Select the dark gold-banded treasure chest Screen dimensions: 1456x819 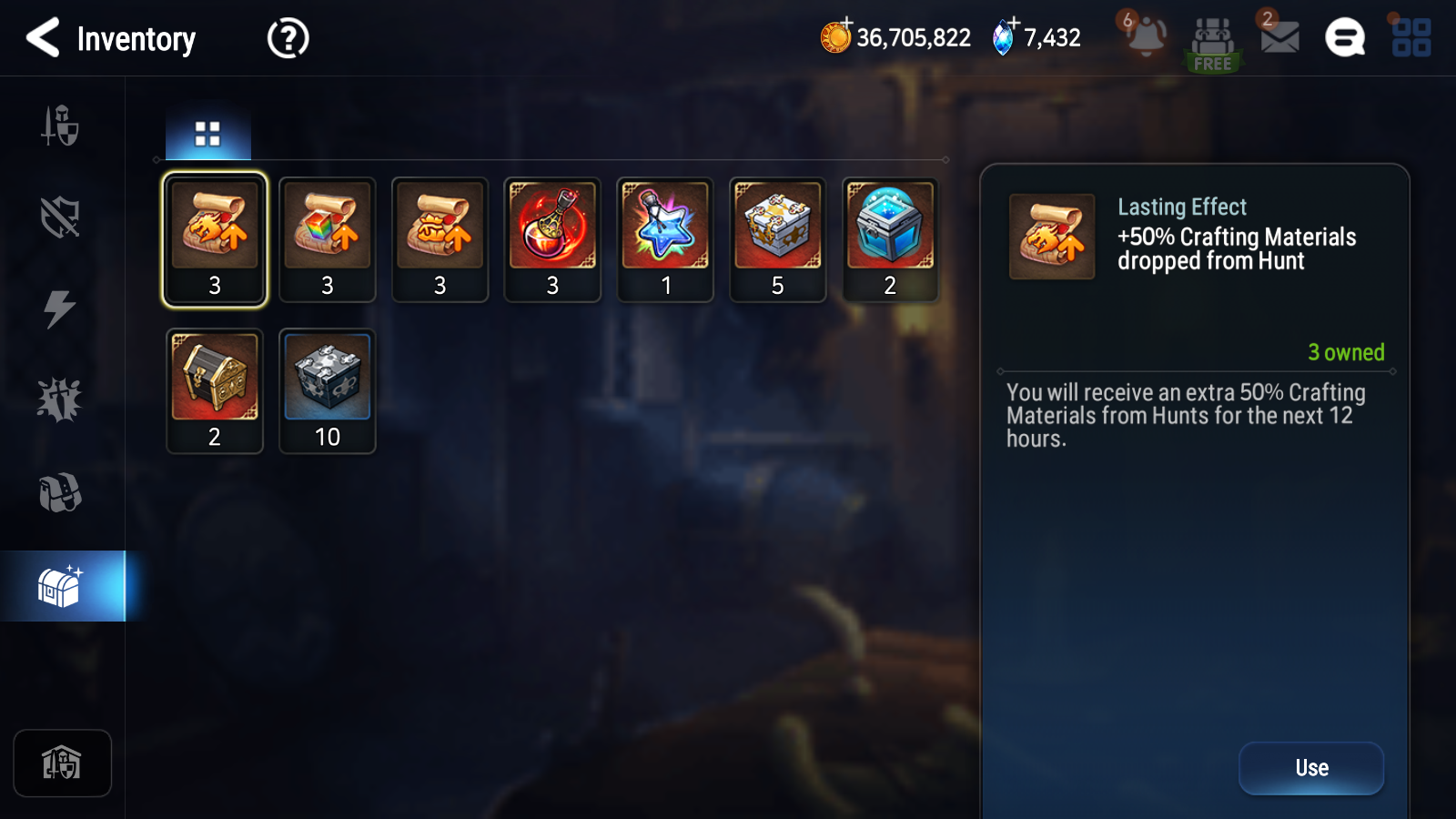215,390
